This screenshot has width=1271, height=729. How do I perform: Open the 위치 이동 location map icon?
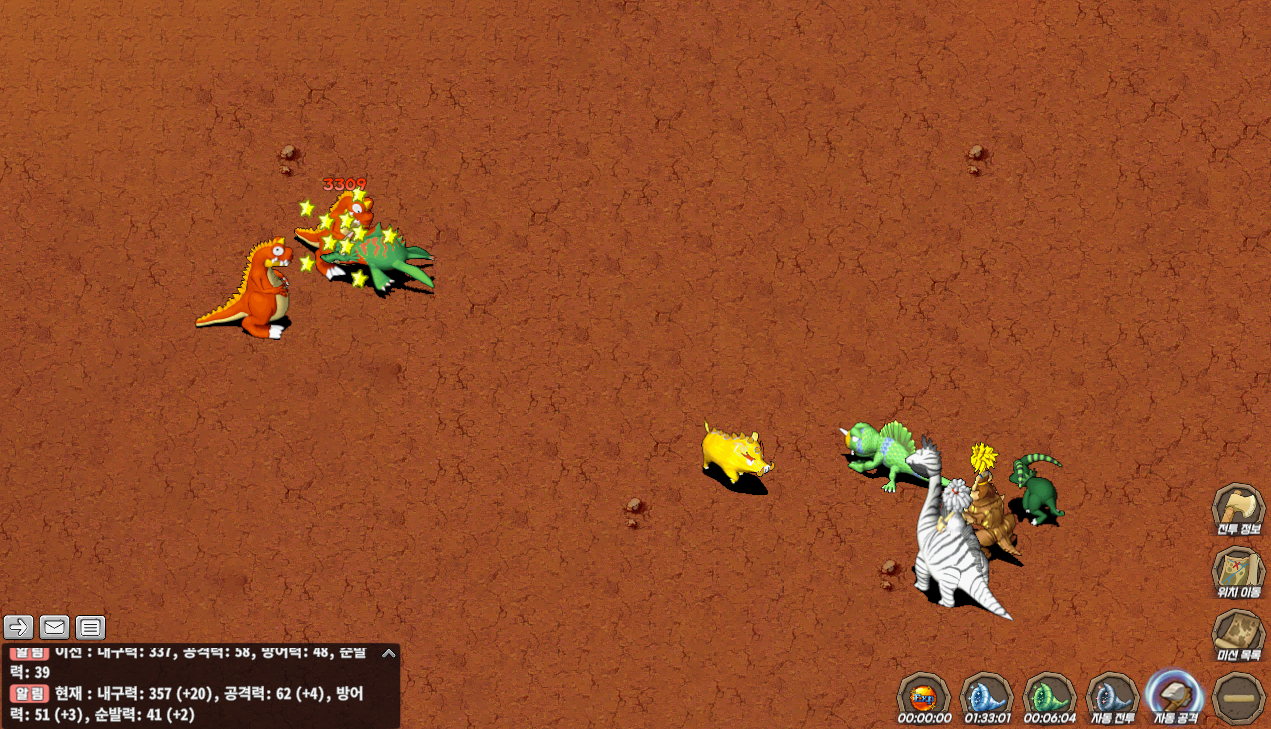tap(1238, 572)
